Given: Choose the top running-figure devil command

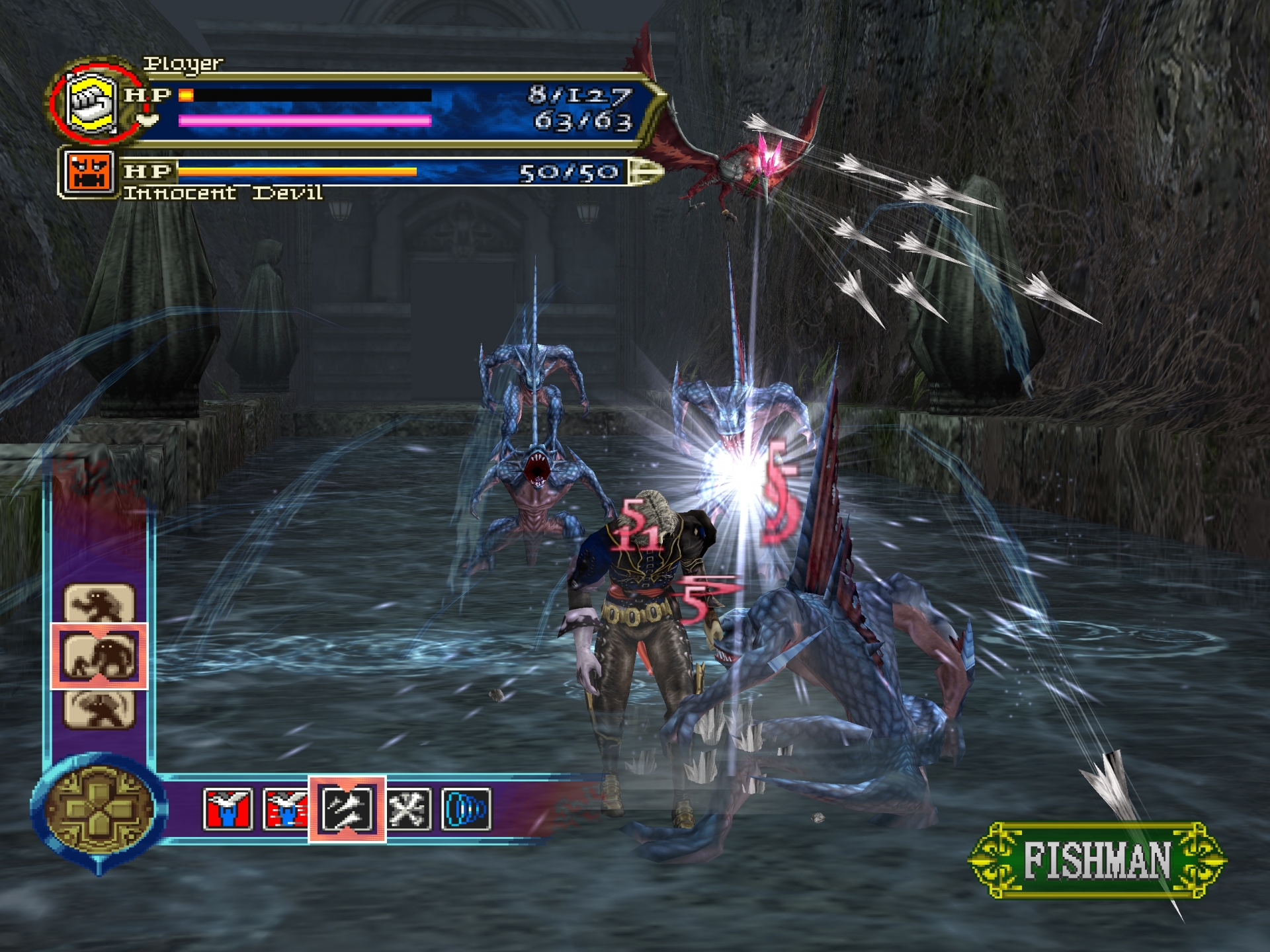Looking at the screenshot, I should click(99, 603).
